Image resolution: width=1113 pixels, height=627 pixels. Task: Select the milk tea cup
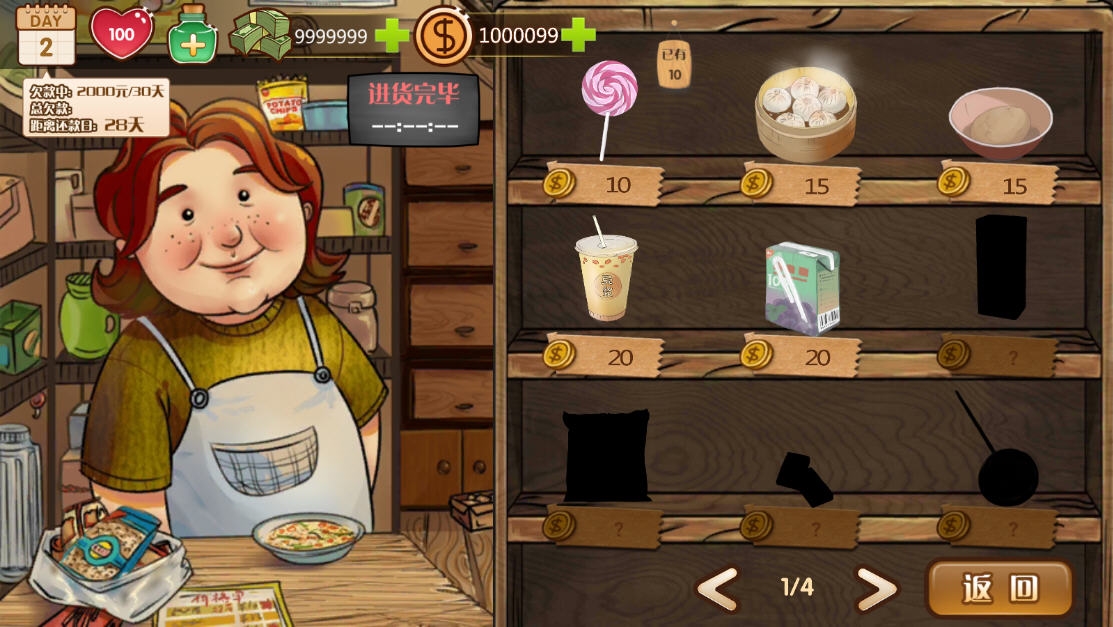606,276
